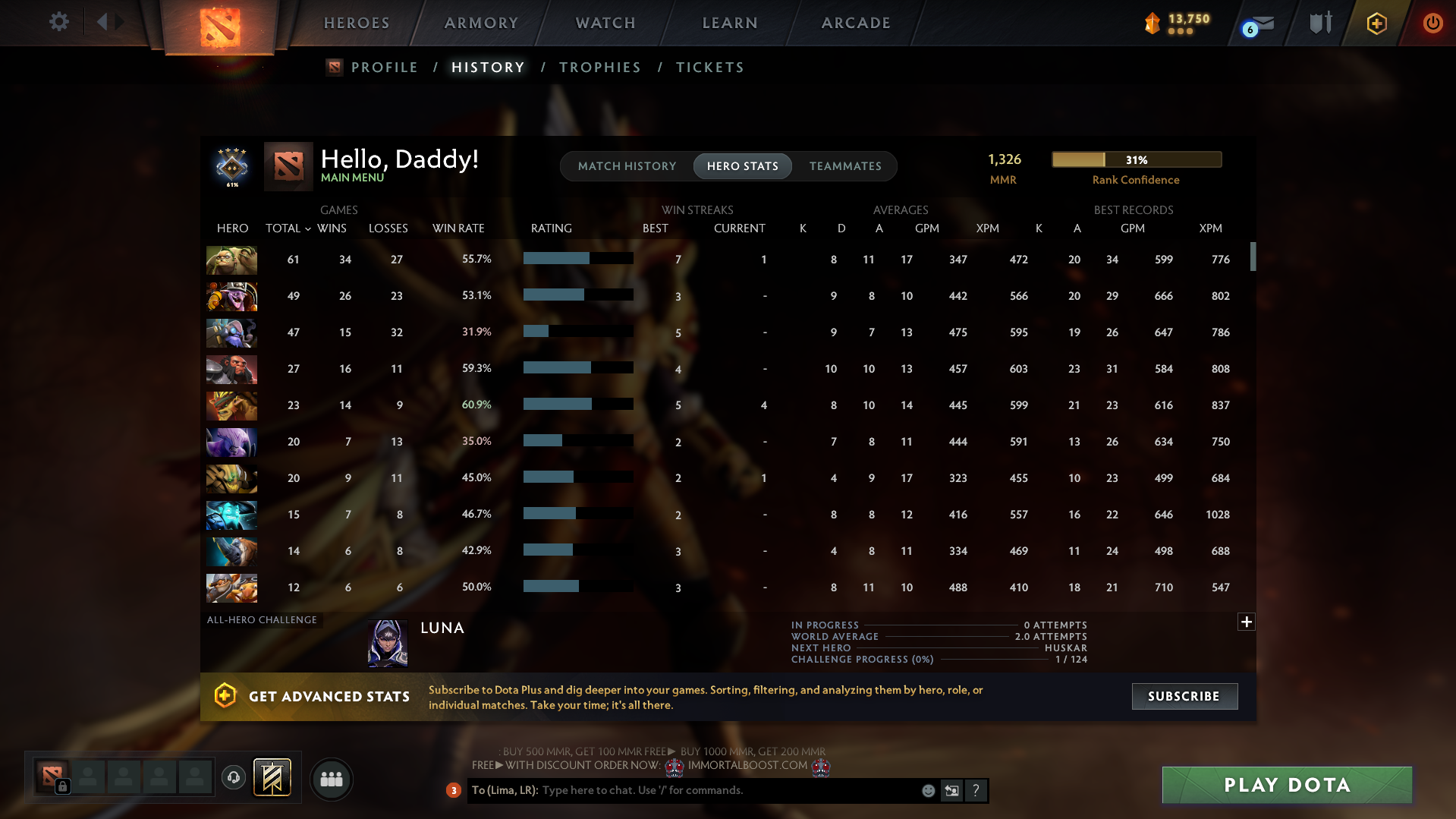
Task: Open the emoticon picker in chat bar
Action: pyautogui.click(x=927, y=790)
